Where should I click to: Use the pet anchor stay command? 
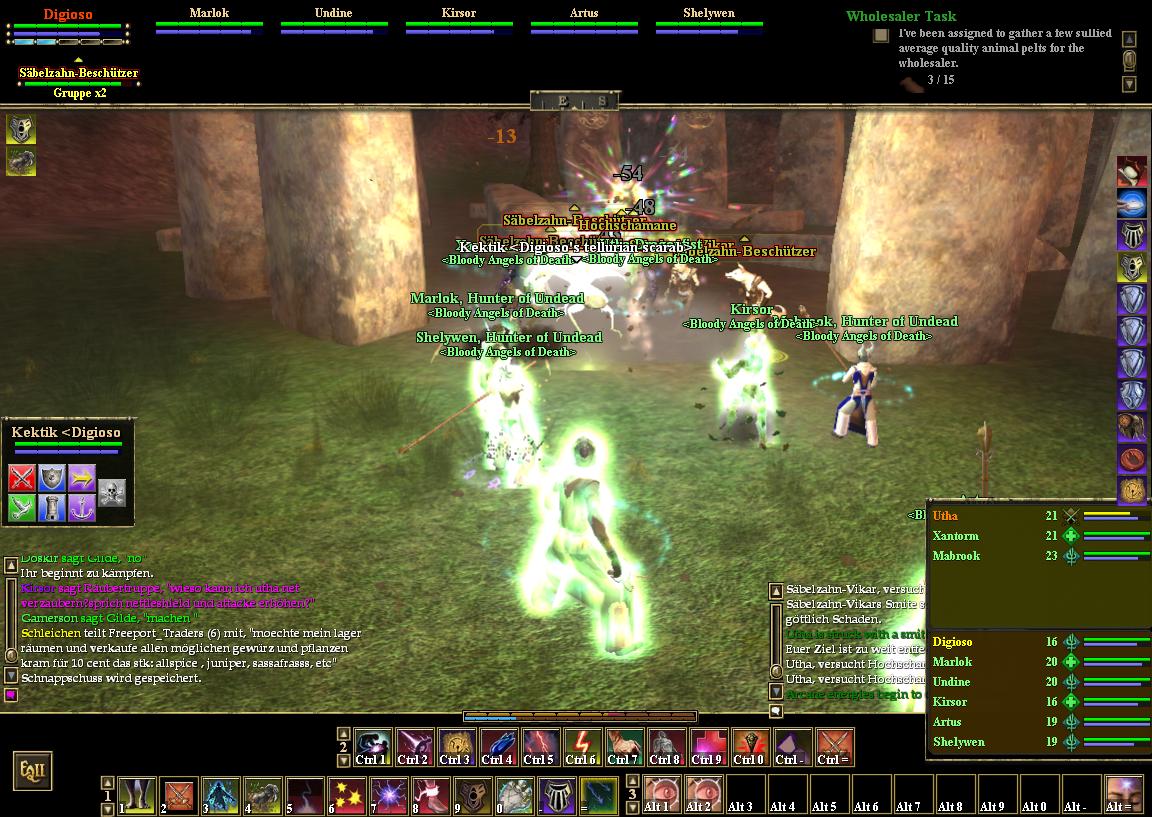[x=82, y=508]
